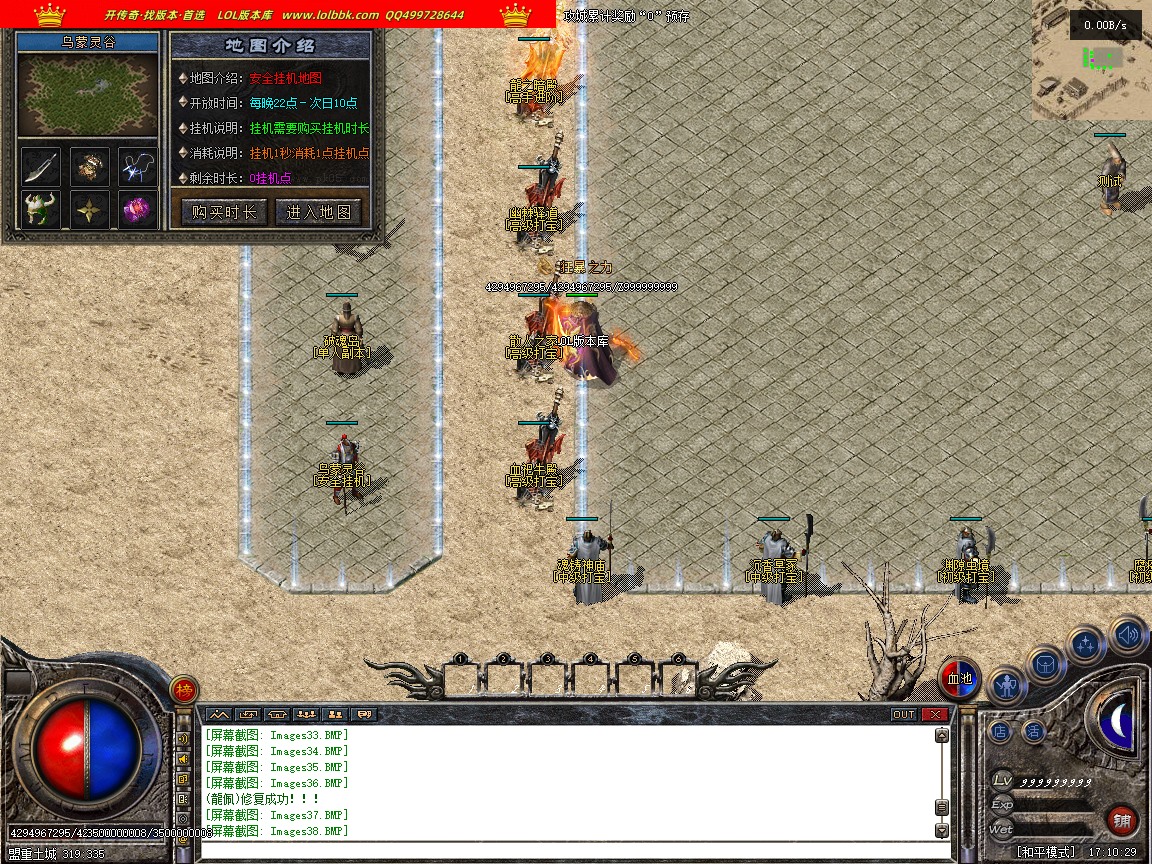The image size is (1152, 864).
Task: Click the OUT button above chat
Action: pos(903,715)
